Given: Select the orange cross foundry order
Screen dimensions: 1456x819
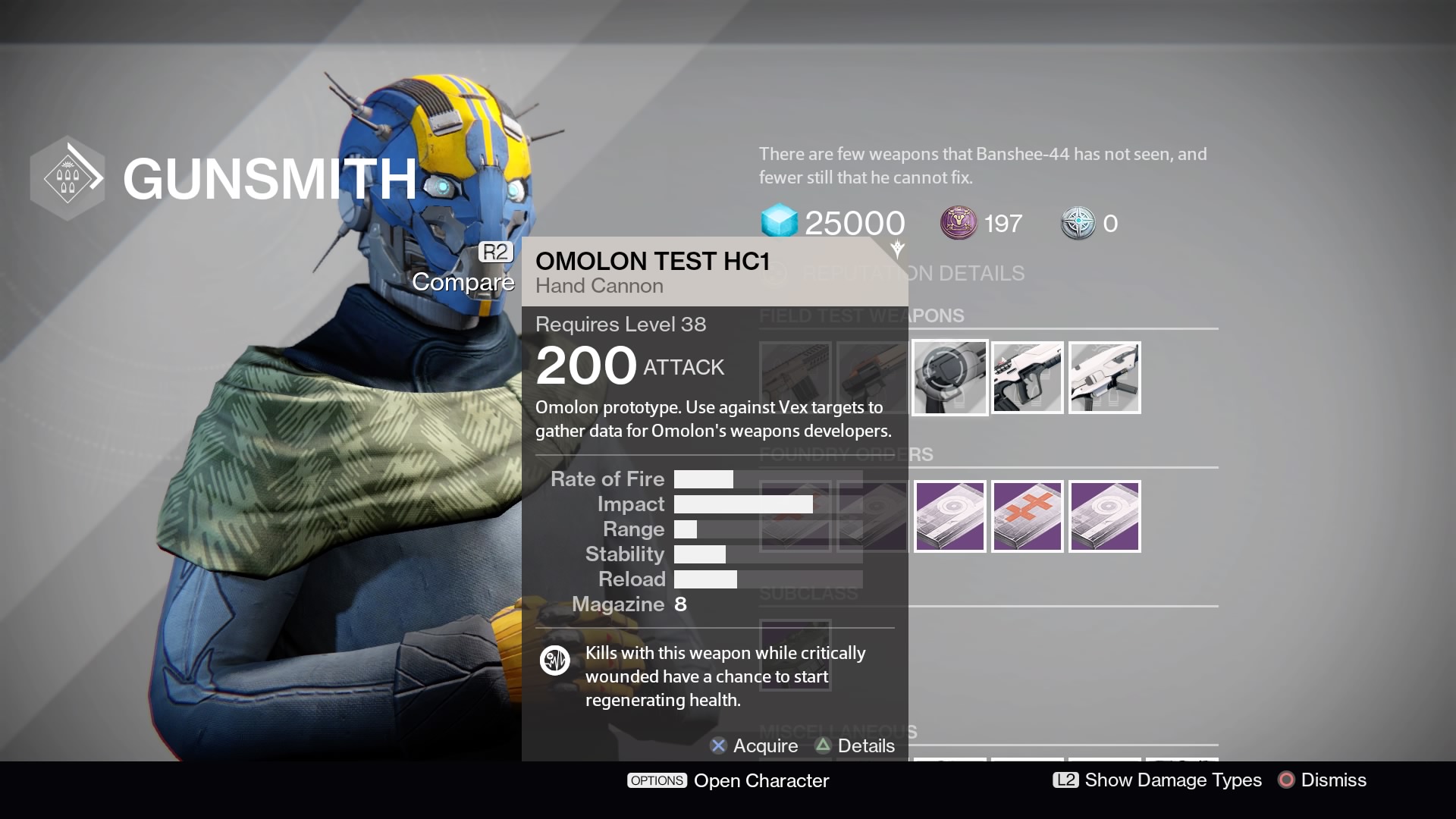Looking at the screenshot, I should pyautogui.click(x=1027, y=516).
